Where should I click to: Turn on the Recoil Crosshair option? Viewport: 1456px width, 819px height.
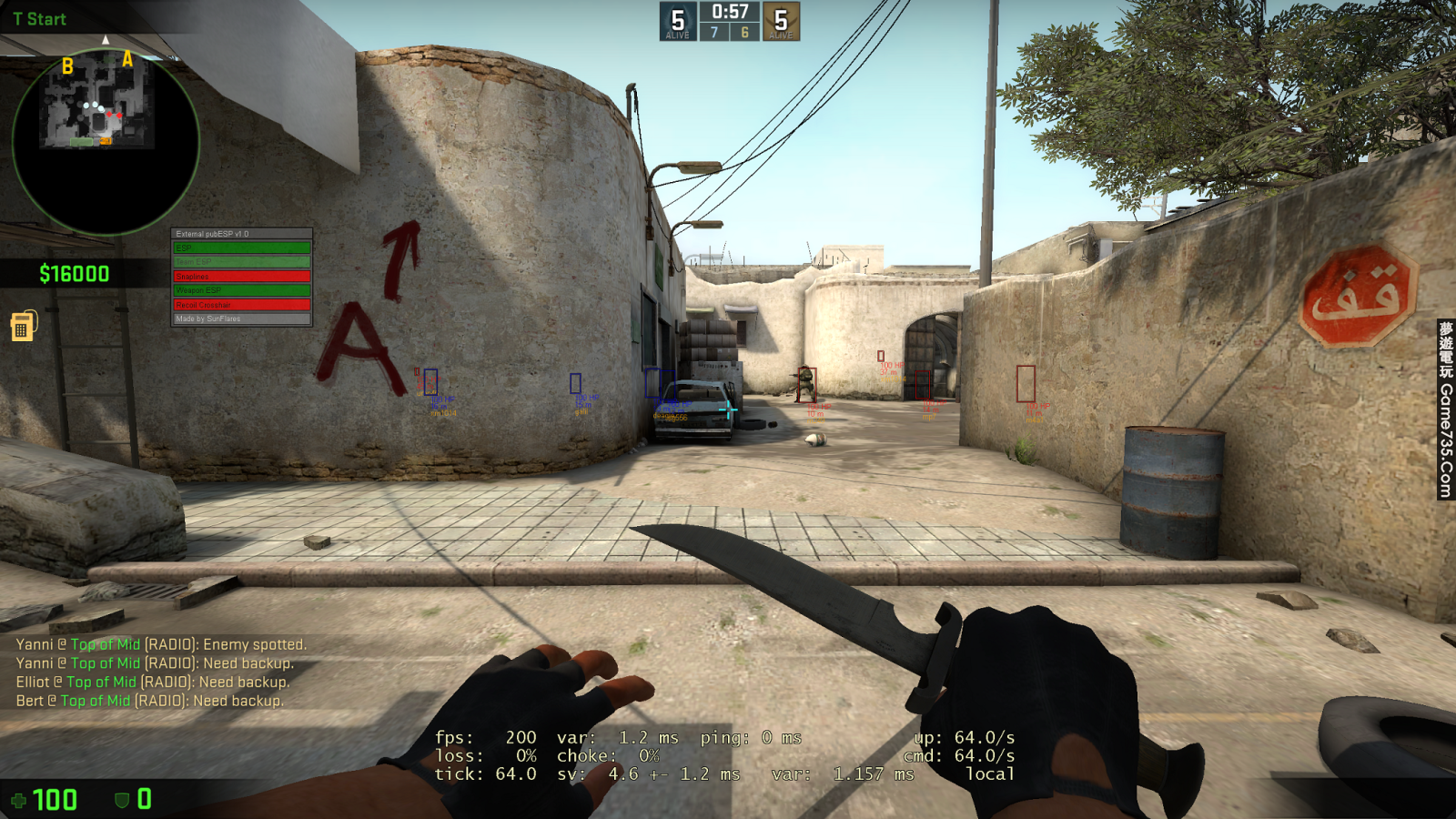point(241,307)
